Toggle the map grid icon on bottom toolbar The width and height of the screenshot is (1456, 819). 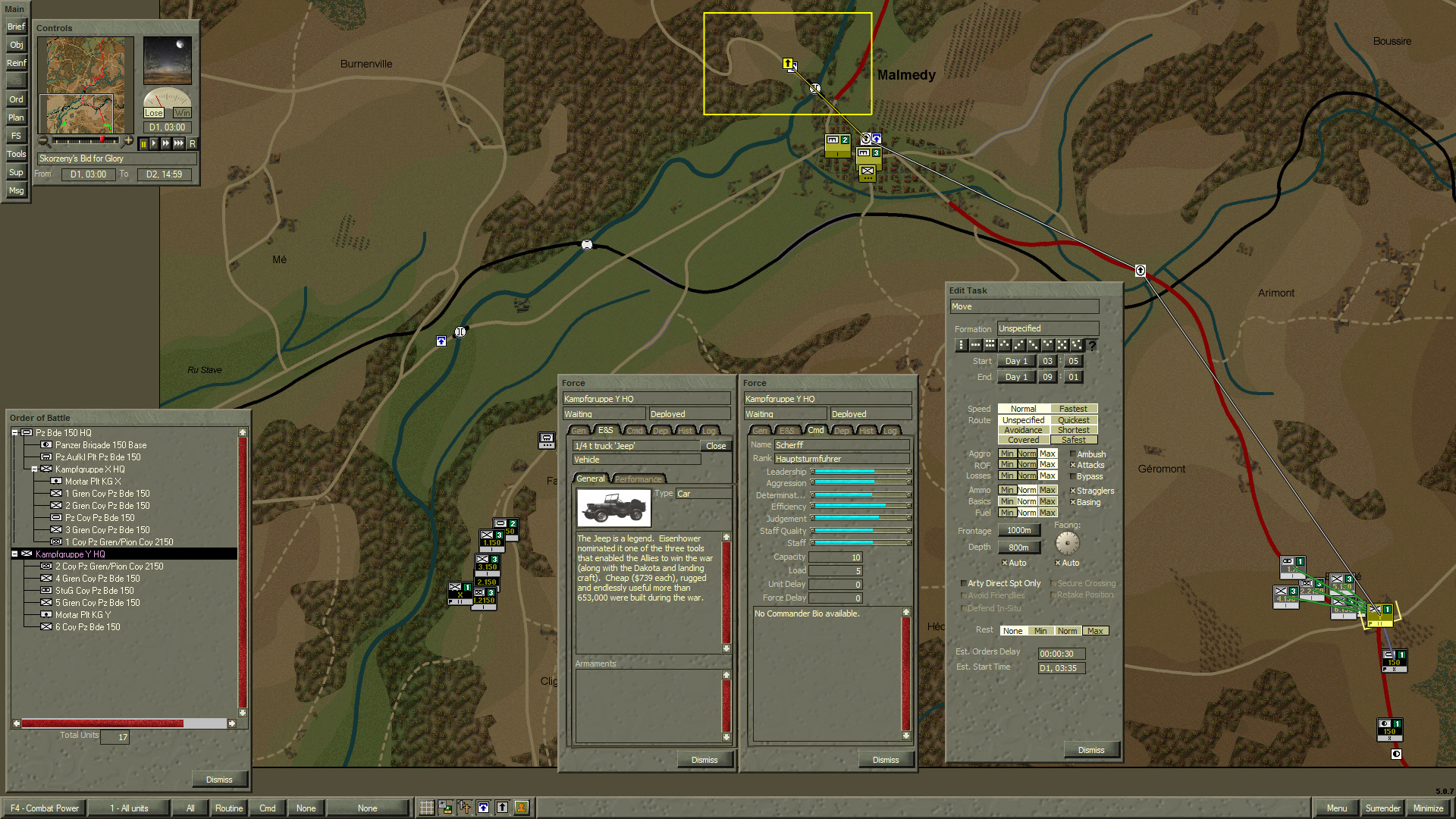[426, 808]
